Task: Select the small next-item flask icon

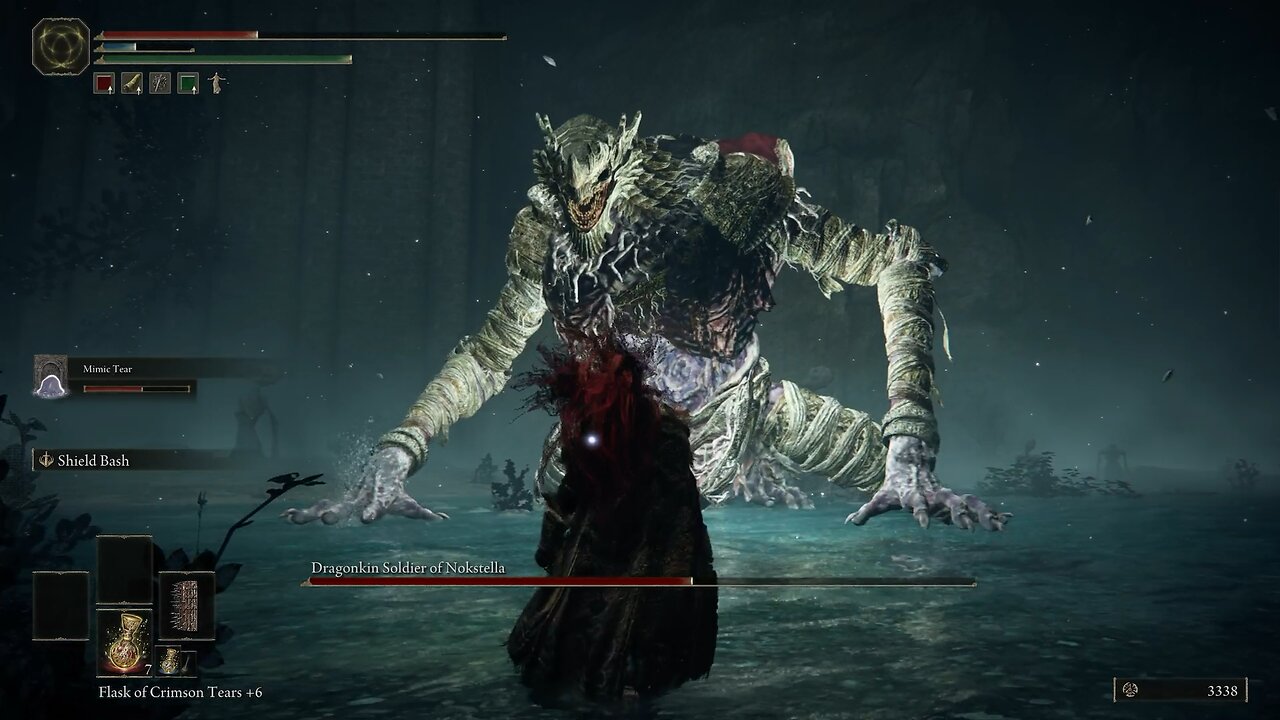Action: coord(170,662)
